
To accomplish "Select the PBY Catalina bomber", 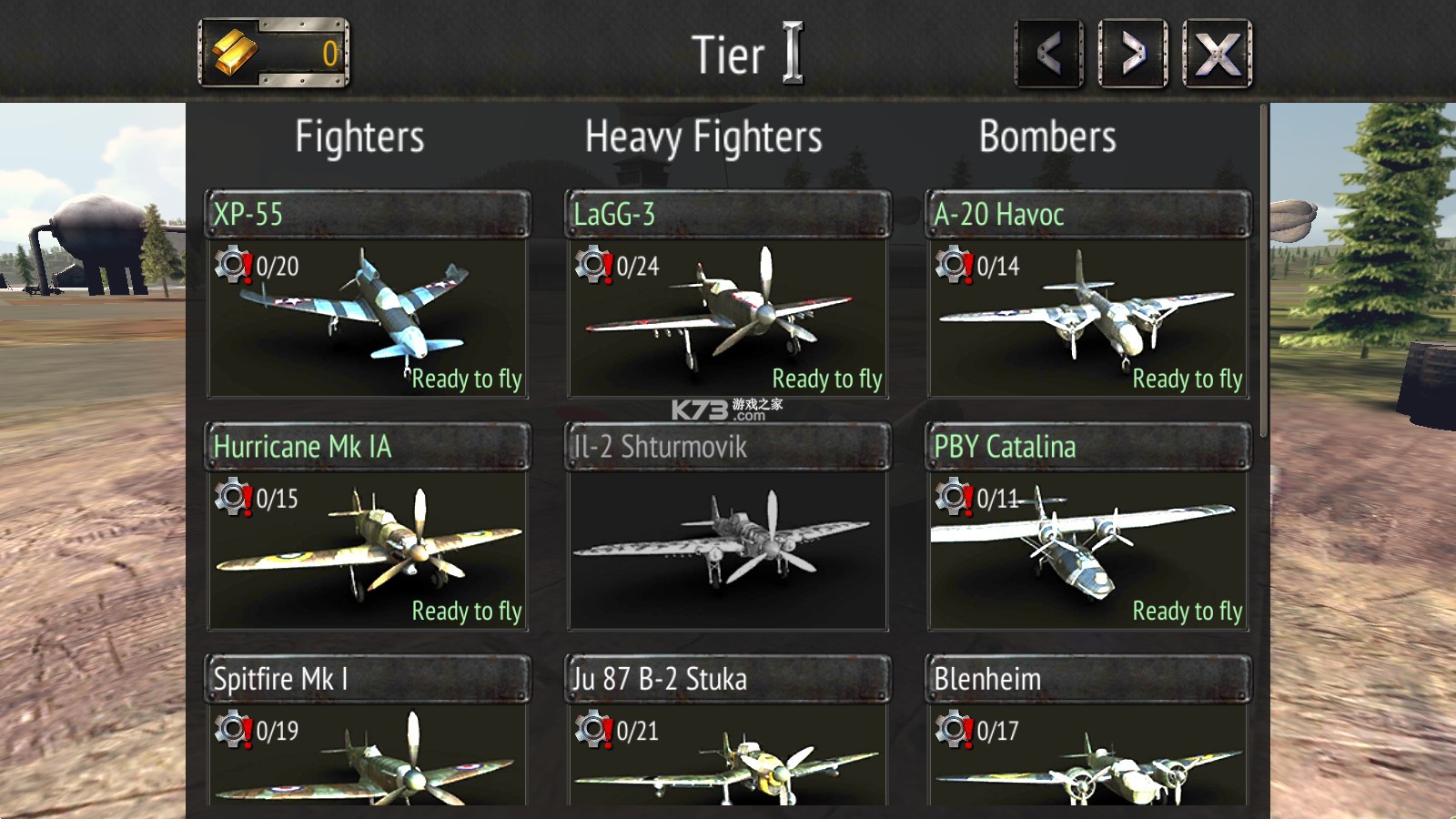I will click(x=1088, y=528).
